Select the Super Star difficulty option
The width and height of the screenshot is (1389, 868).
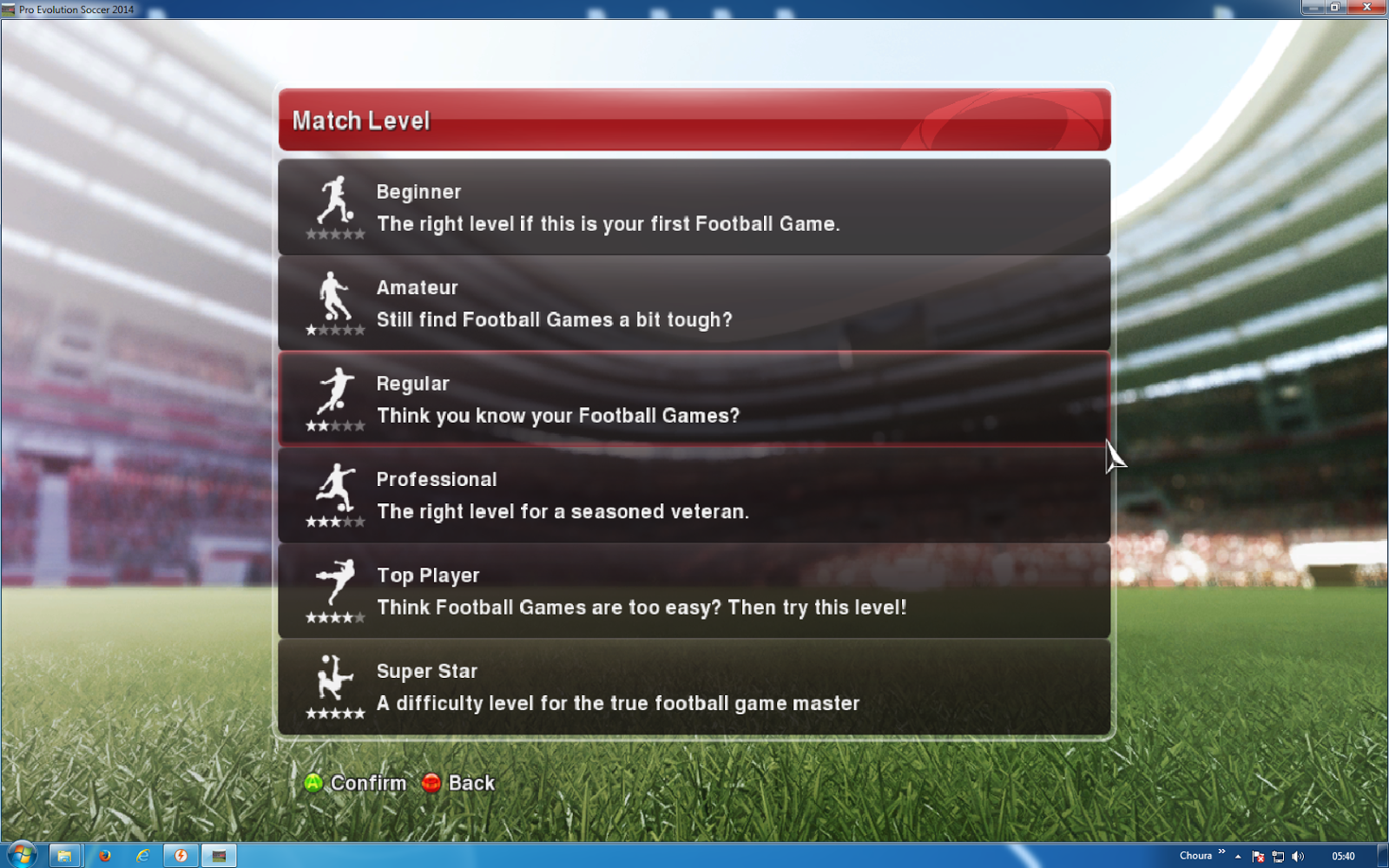694,686
